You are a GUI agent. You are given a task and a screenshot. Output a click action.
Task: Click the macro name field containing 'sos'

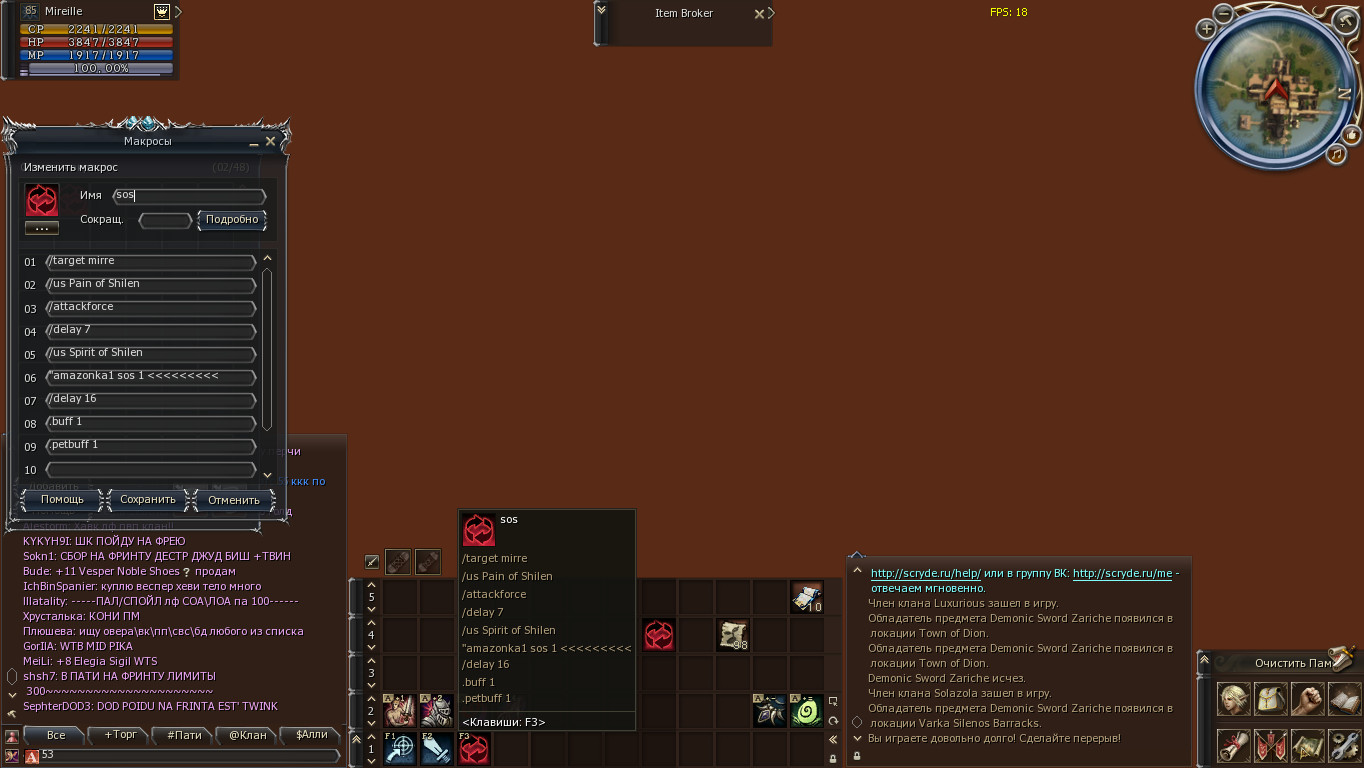coord(188,196)
